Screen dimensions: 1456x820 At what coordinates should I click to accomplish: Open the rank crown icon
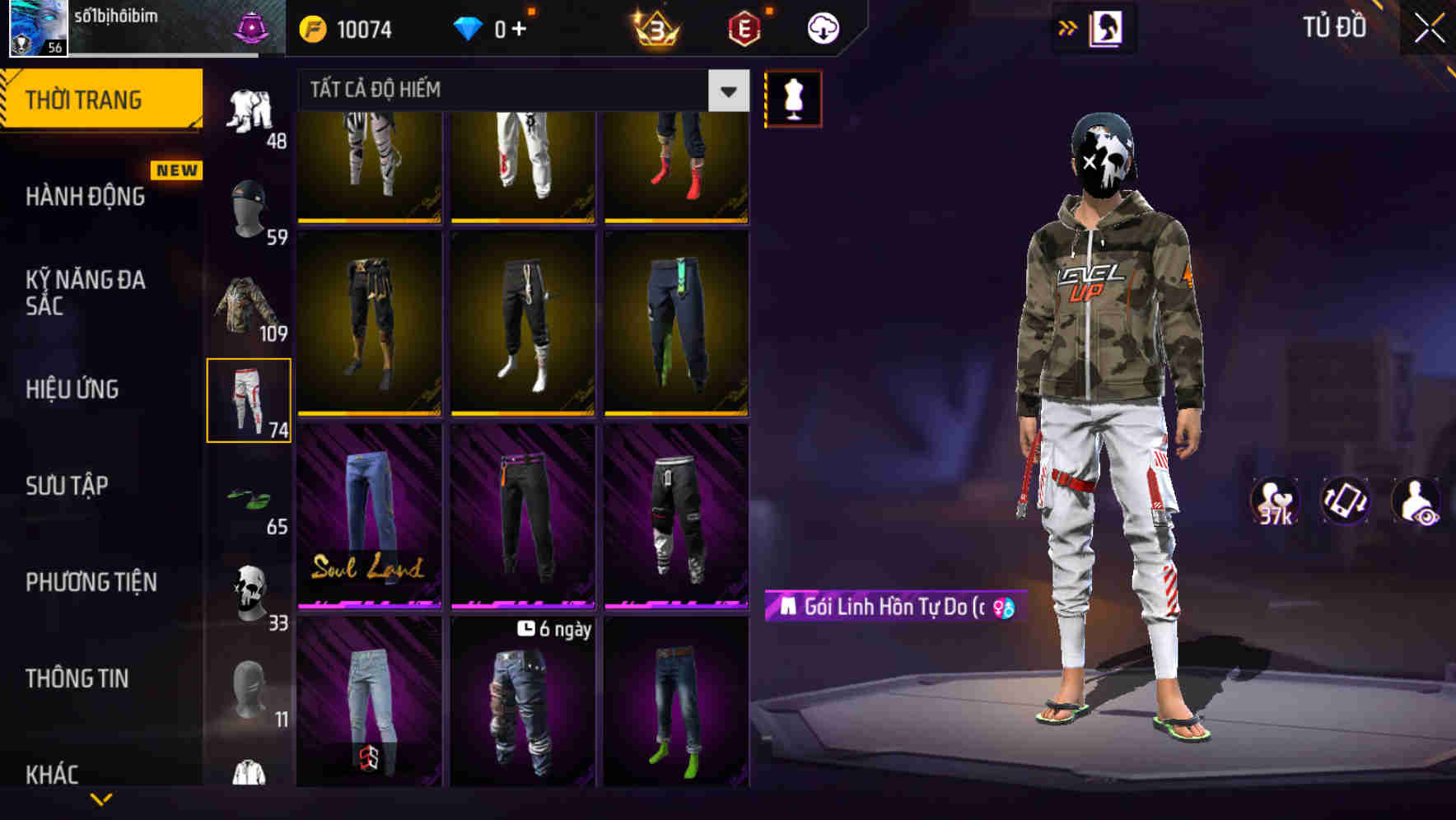click(653, 27)
